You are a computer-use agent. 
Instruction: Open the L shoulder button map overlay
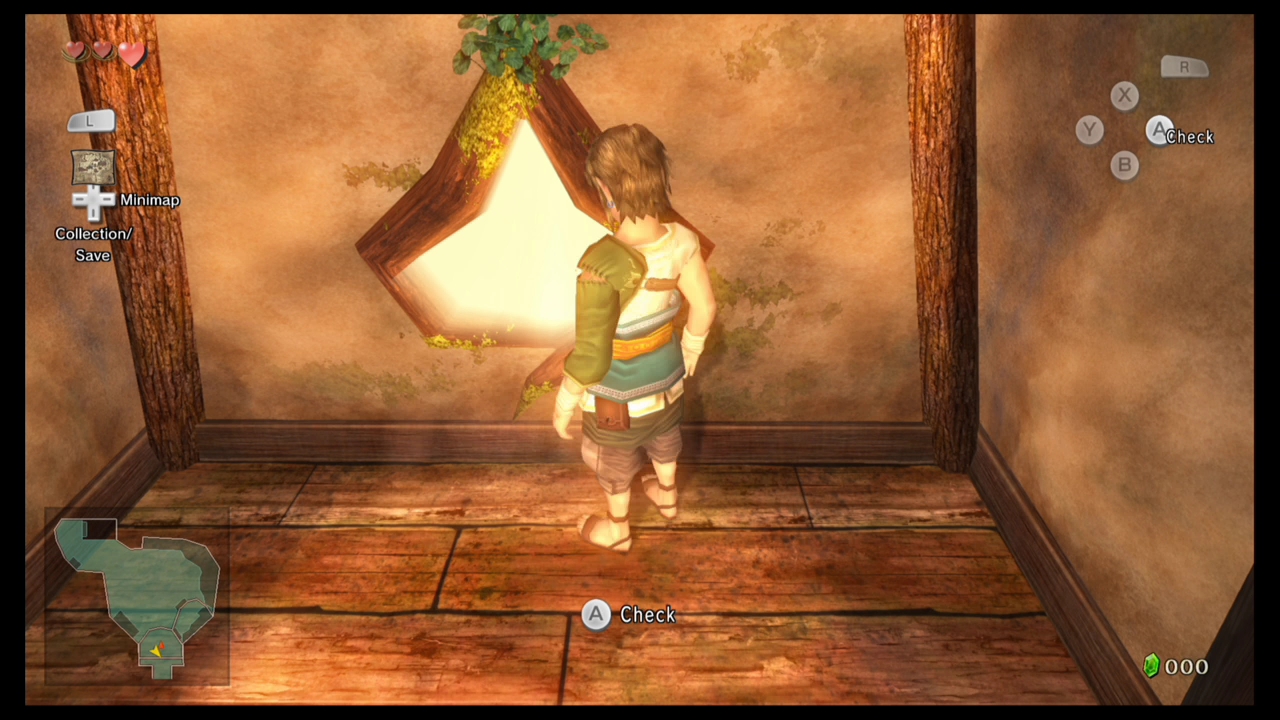[91, 120]
